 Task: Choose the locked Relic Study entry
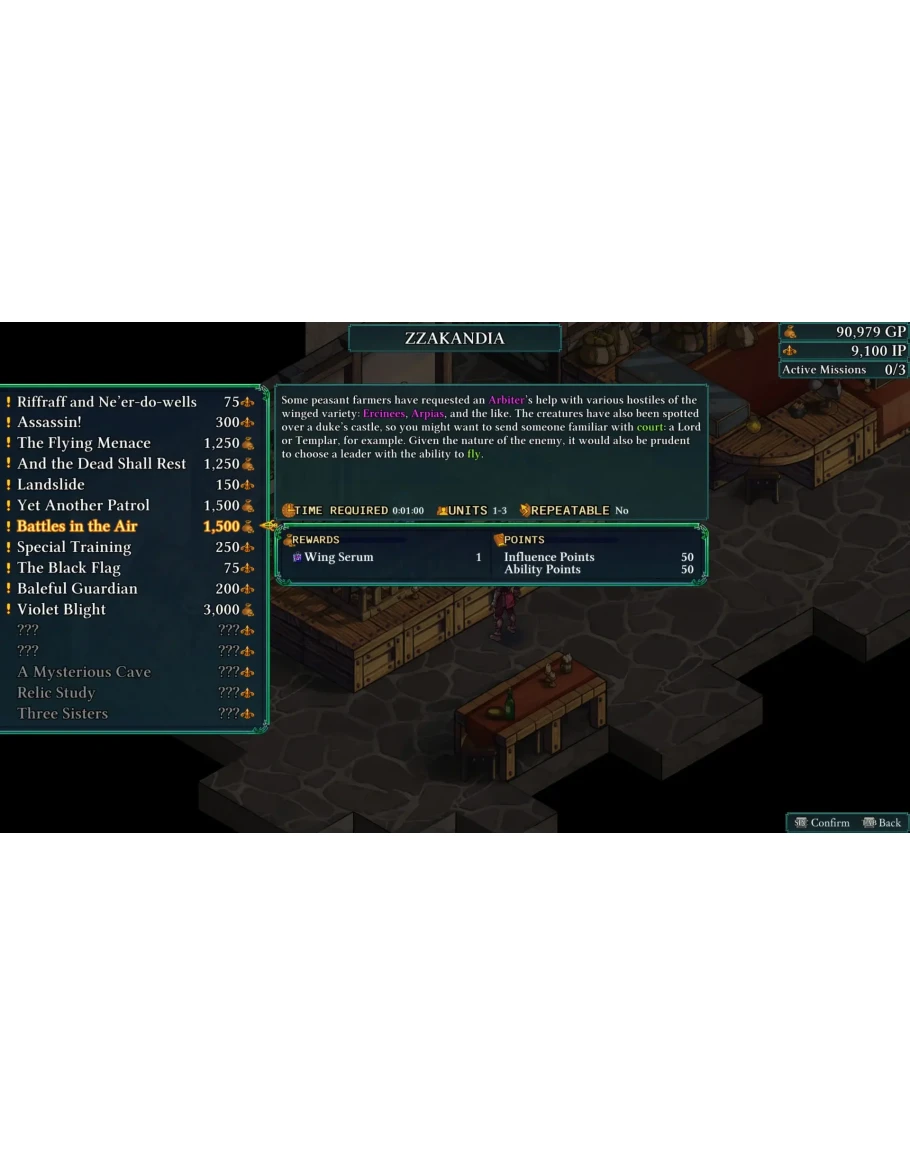pyautogui.click(x=56, y=693)
